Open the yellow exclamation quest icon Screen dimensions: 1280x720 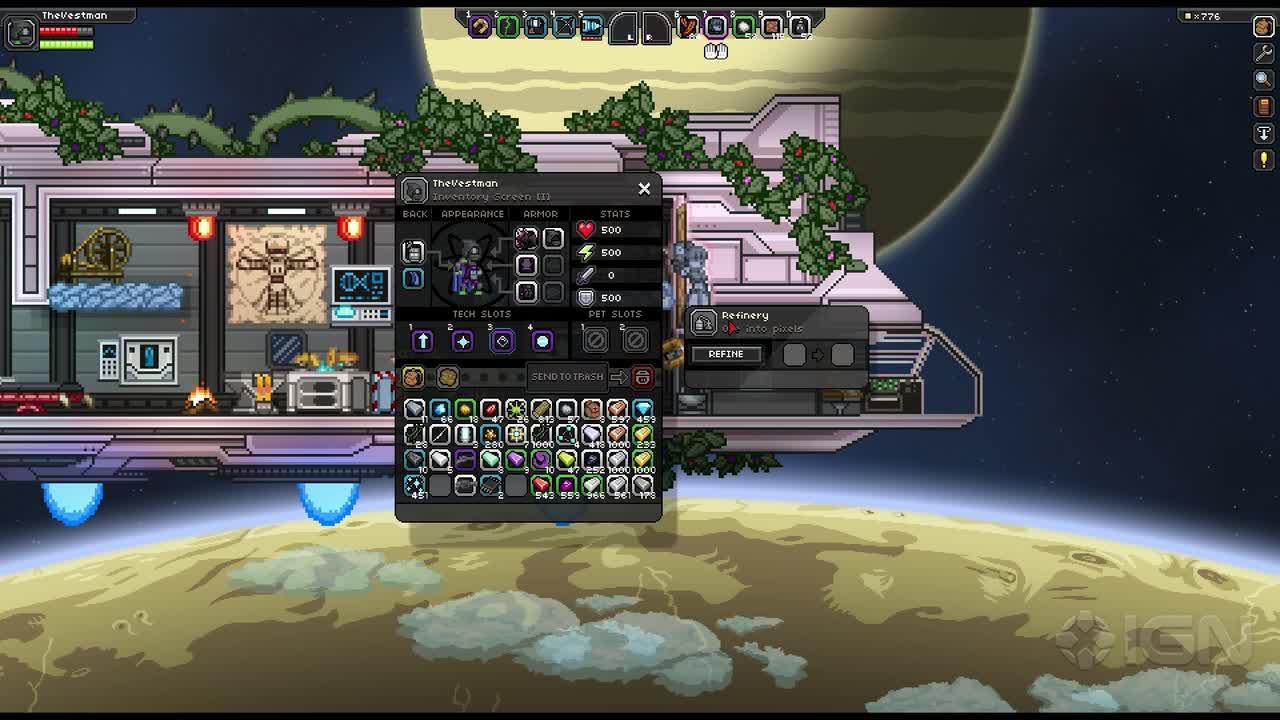(x=1263, y=160)
